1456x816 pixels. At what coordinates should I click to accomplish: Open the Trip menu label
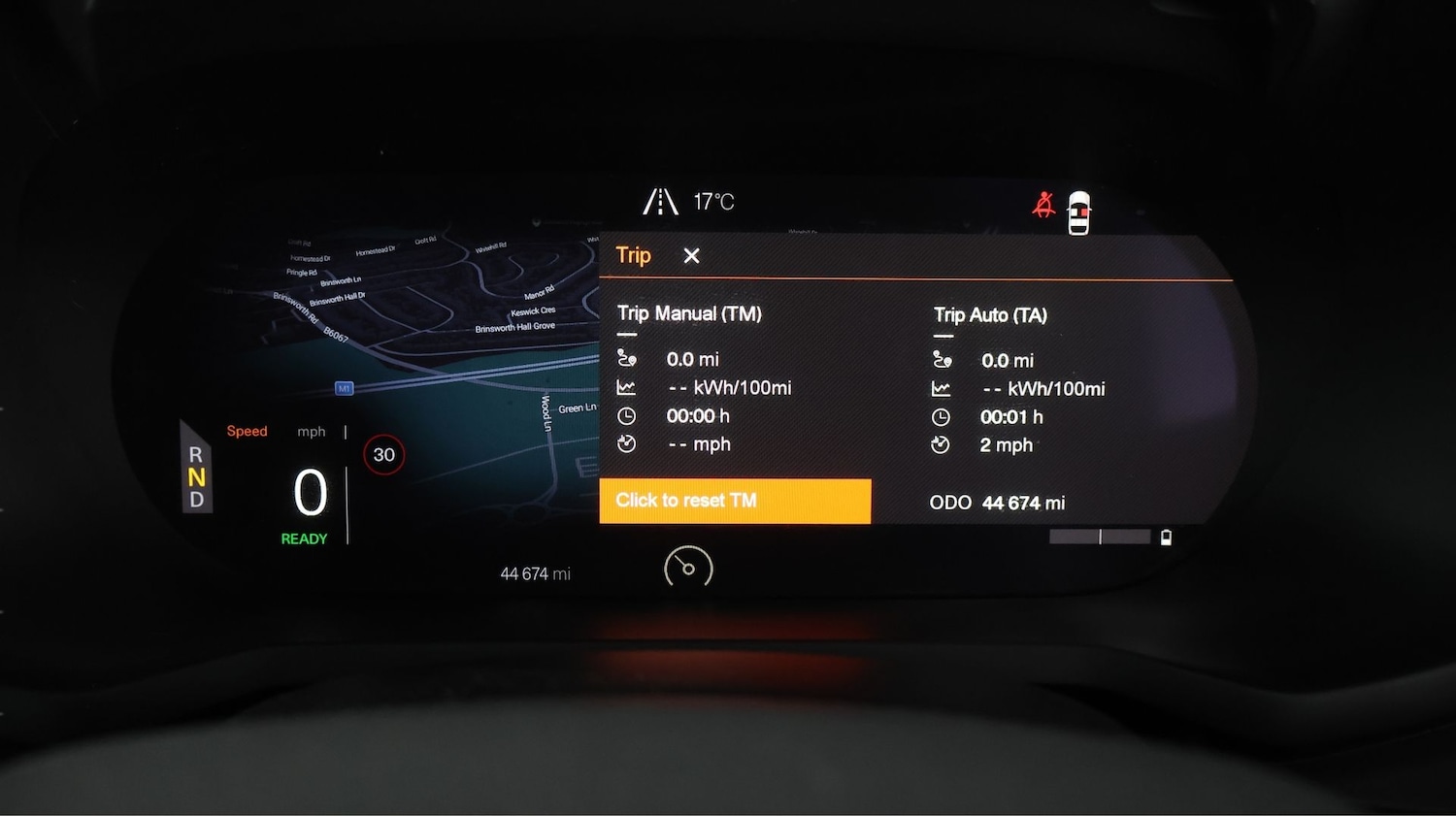coord(633,255)
